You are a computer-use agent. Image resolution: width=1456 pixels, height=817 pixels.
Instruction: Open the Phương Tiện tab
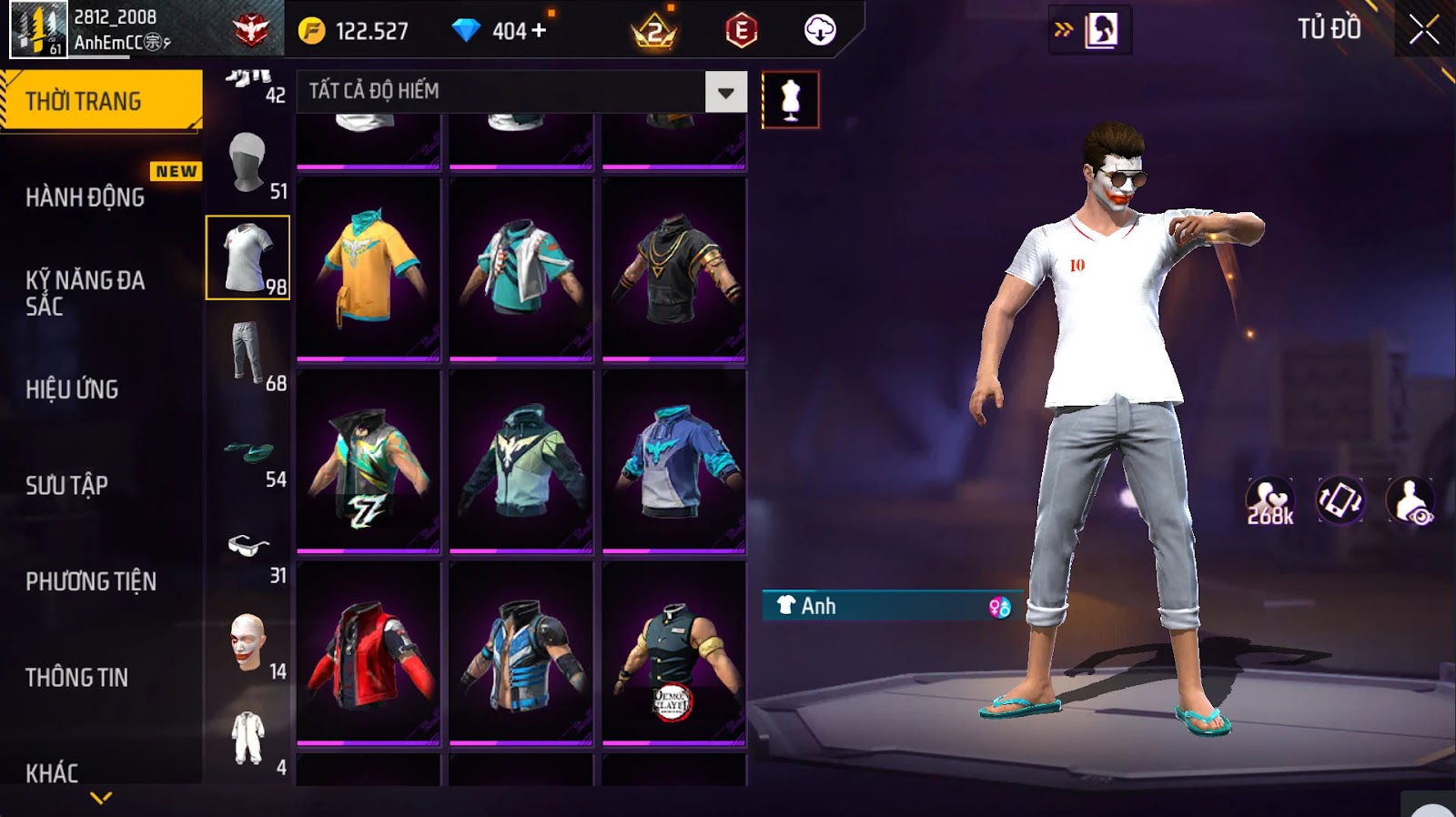tap(91, 581)
